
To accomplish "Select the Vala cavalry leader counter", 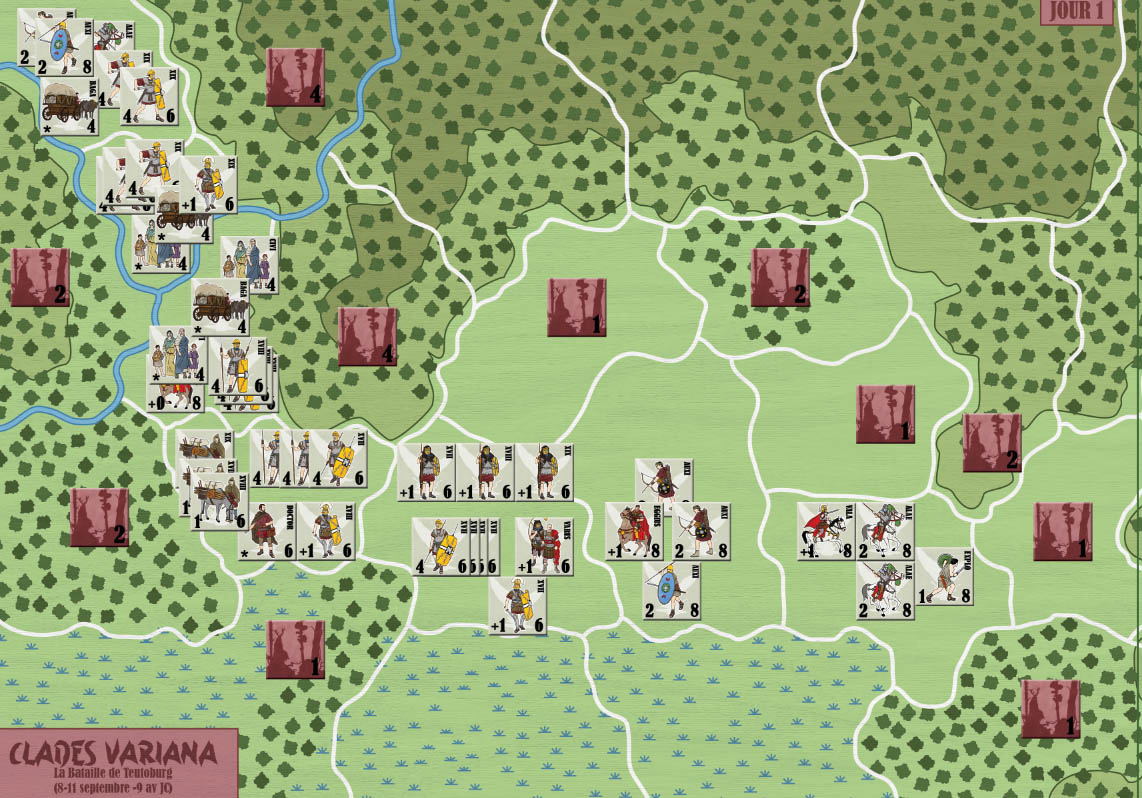I will coord(825,531).
